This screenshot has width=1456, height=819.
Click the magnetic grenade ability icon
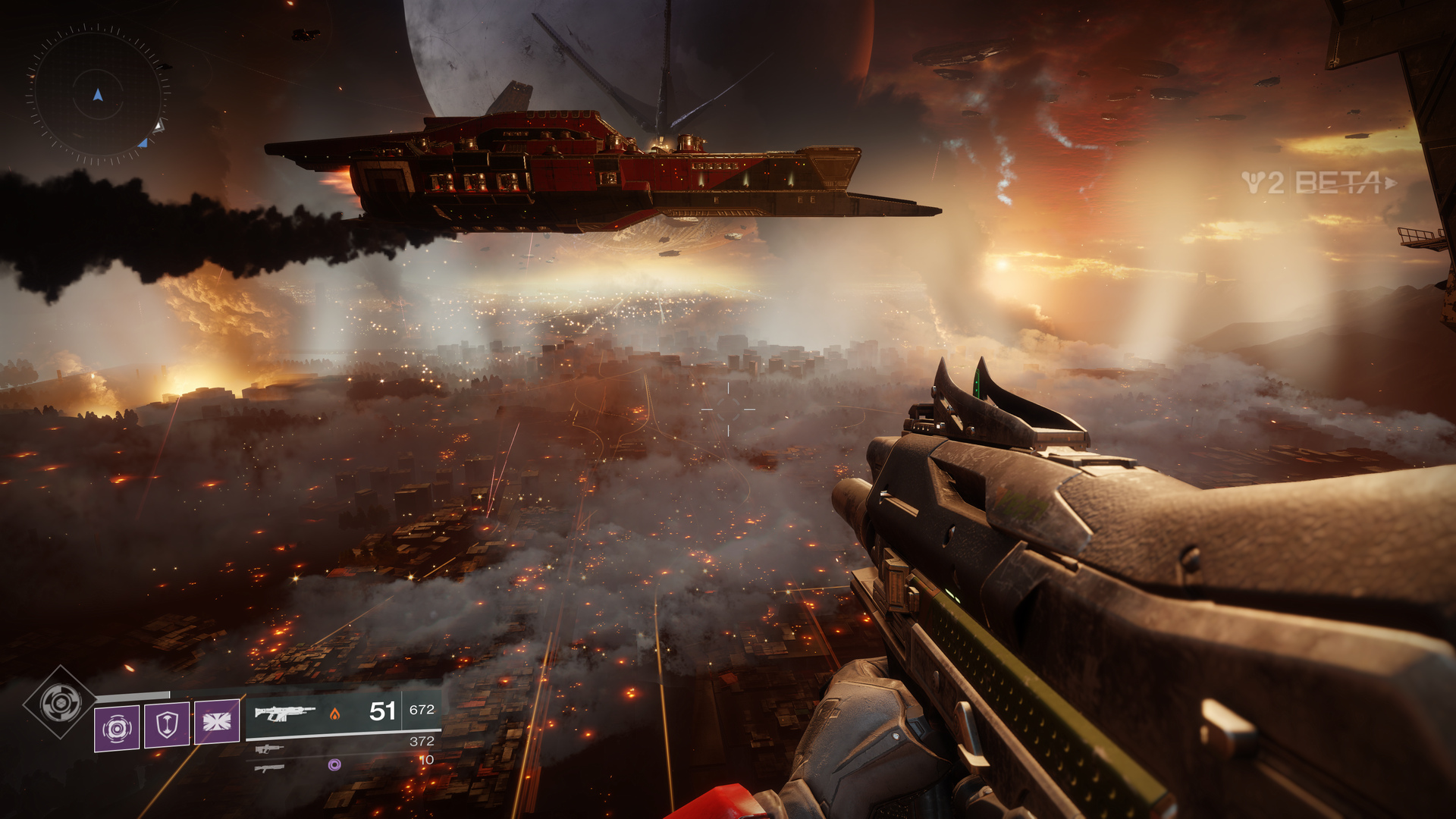coord(116,728)
